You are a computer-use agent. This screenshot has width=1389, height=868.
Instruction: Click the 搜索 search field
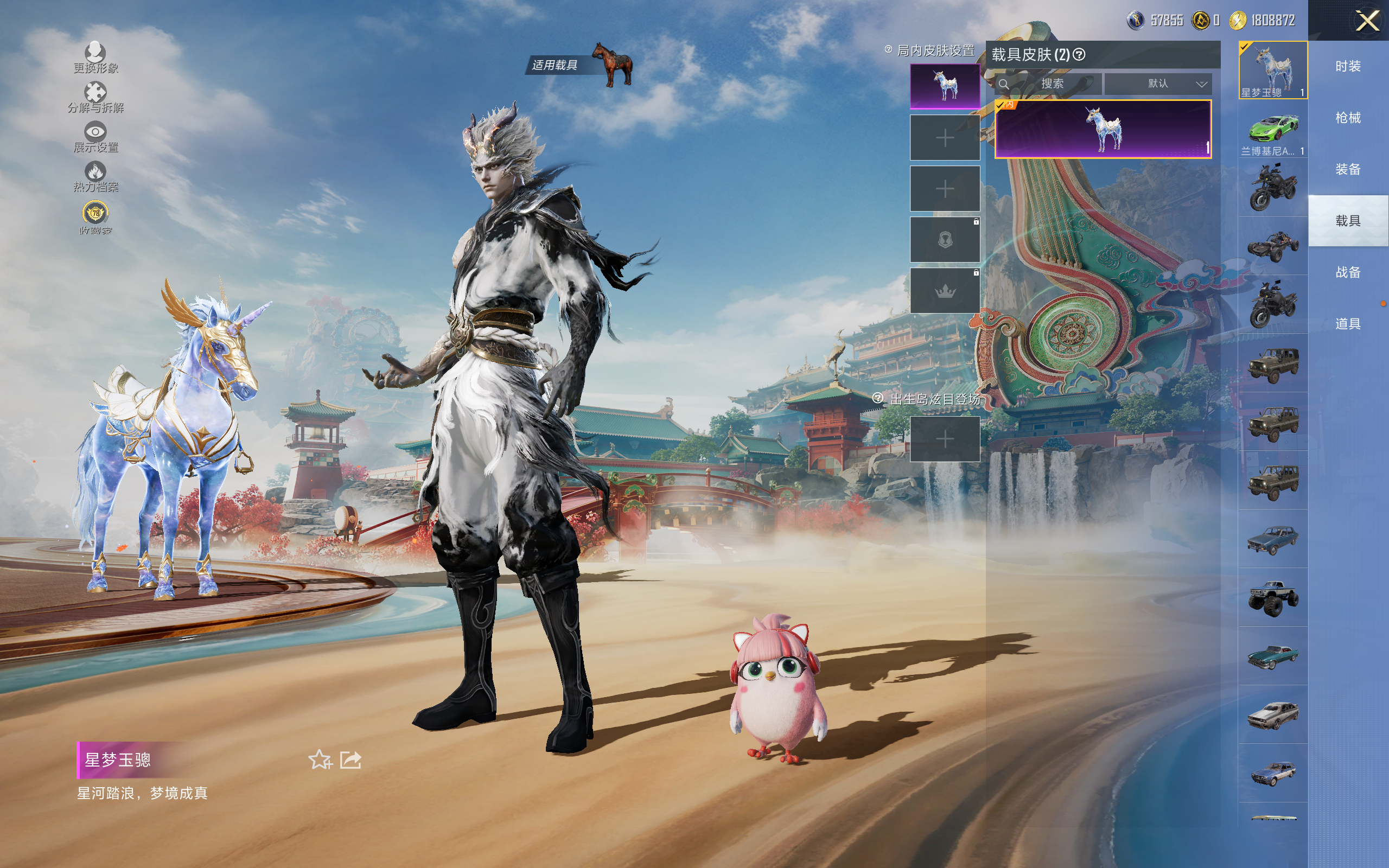(x=1052, y=84)
